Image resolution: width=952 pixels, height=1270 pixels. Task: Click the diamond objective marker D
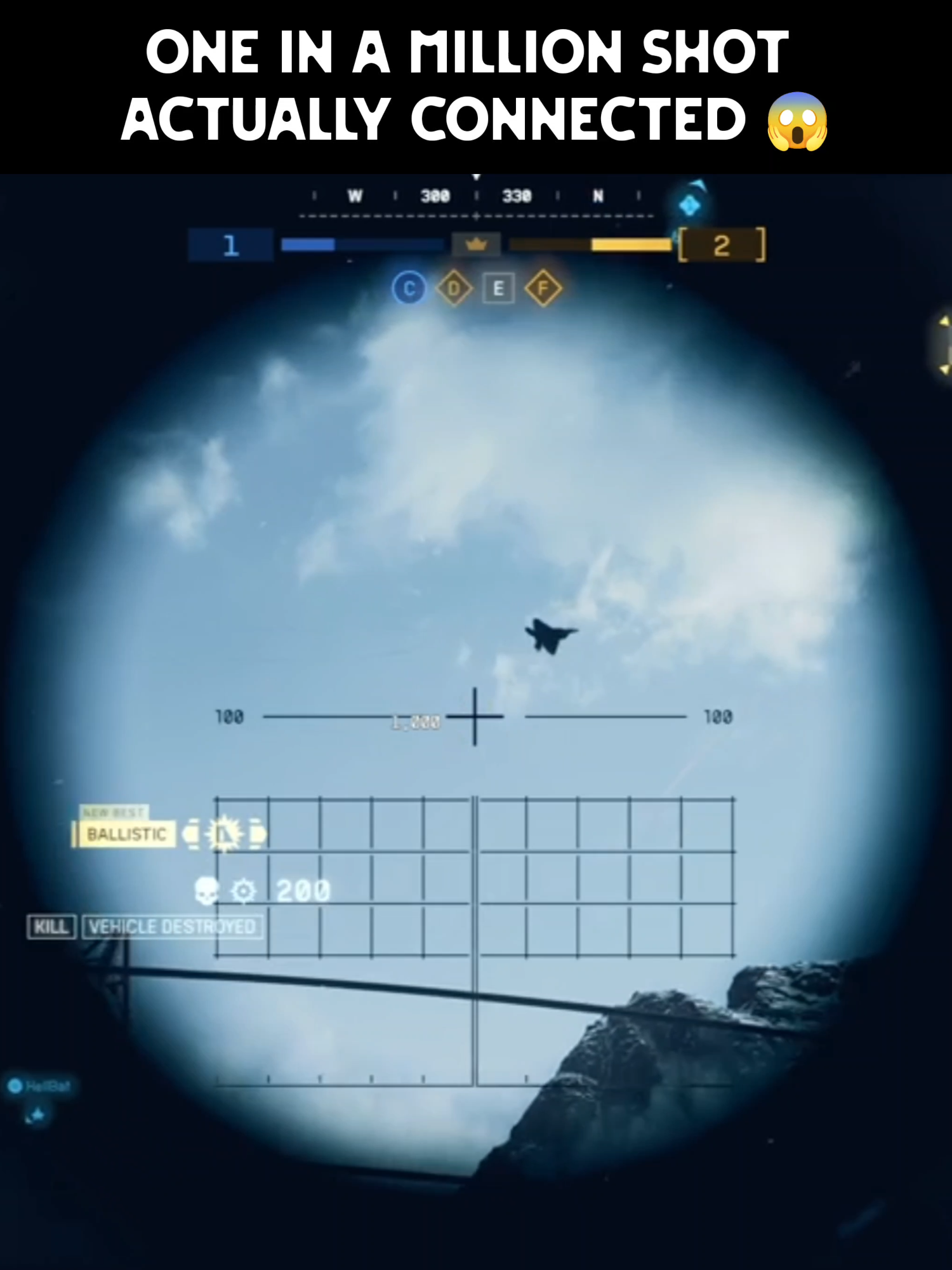tap(454, 288)
